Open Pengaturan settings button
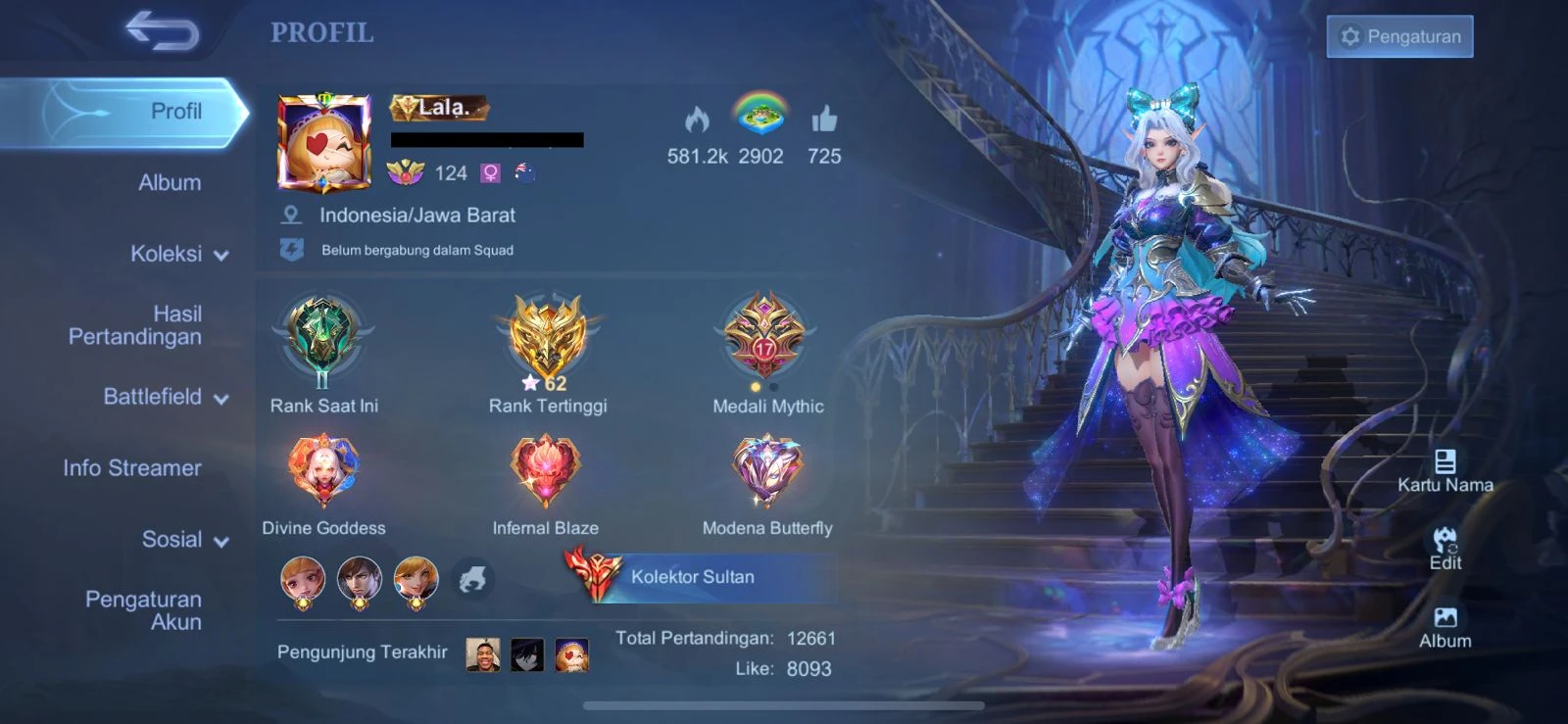The height and width of the screenshot is (724, 1568). point(1398,36)
